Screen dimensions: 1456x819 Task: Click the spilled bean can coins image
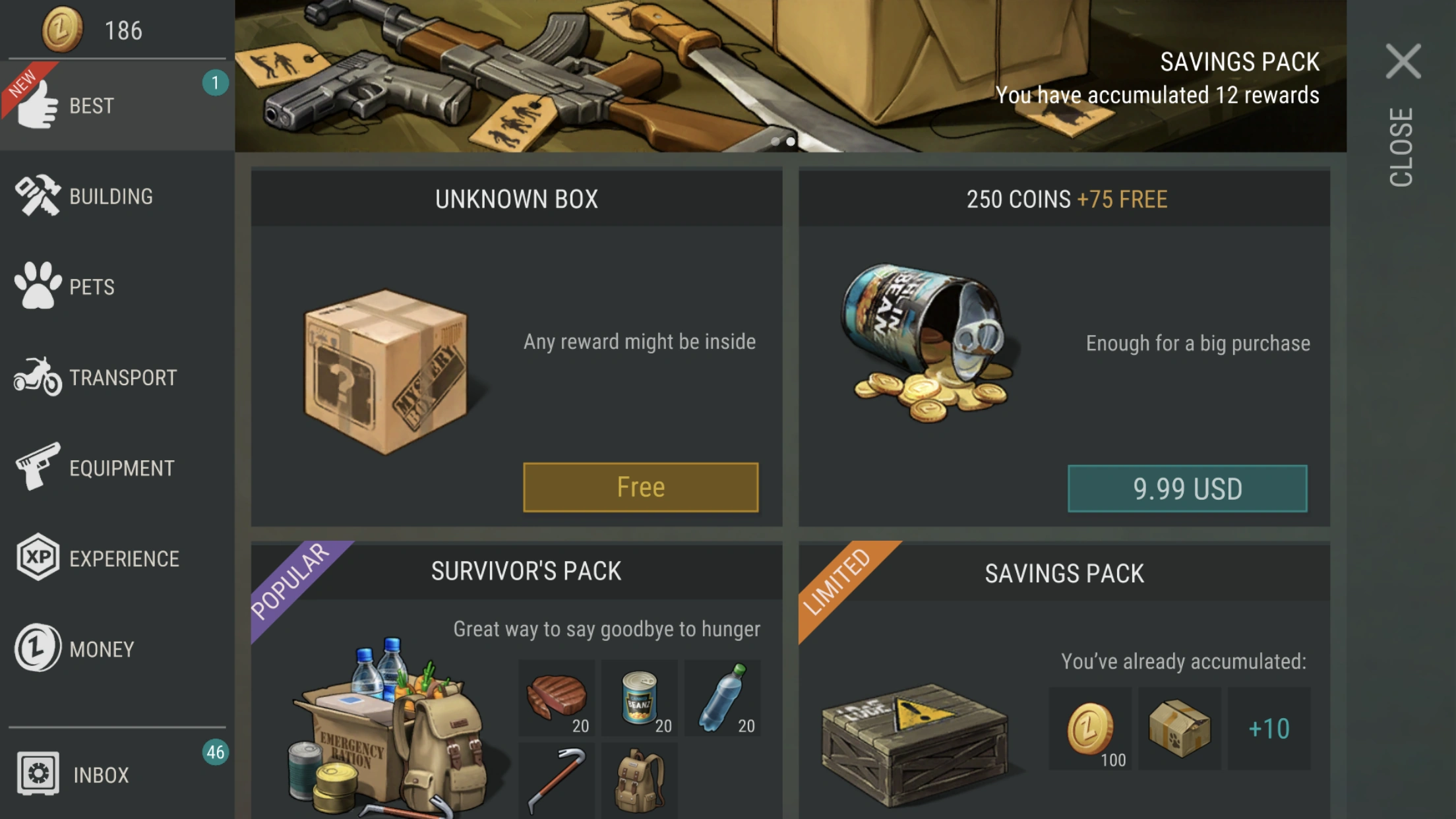coord(930,343)
